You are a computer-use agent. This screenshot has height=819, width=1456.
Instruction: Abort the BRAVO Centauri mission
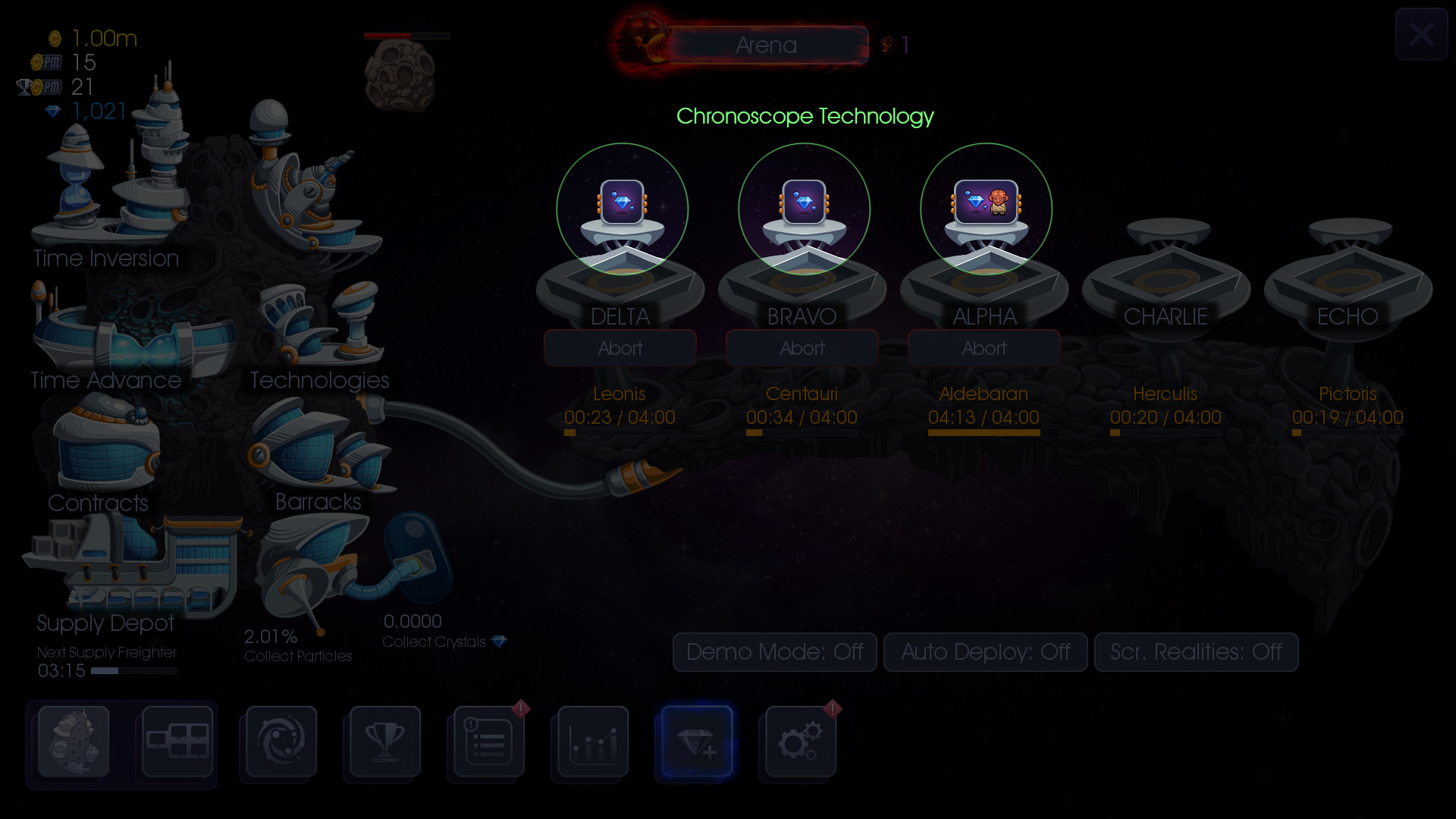pos(802,348)
